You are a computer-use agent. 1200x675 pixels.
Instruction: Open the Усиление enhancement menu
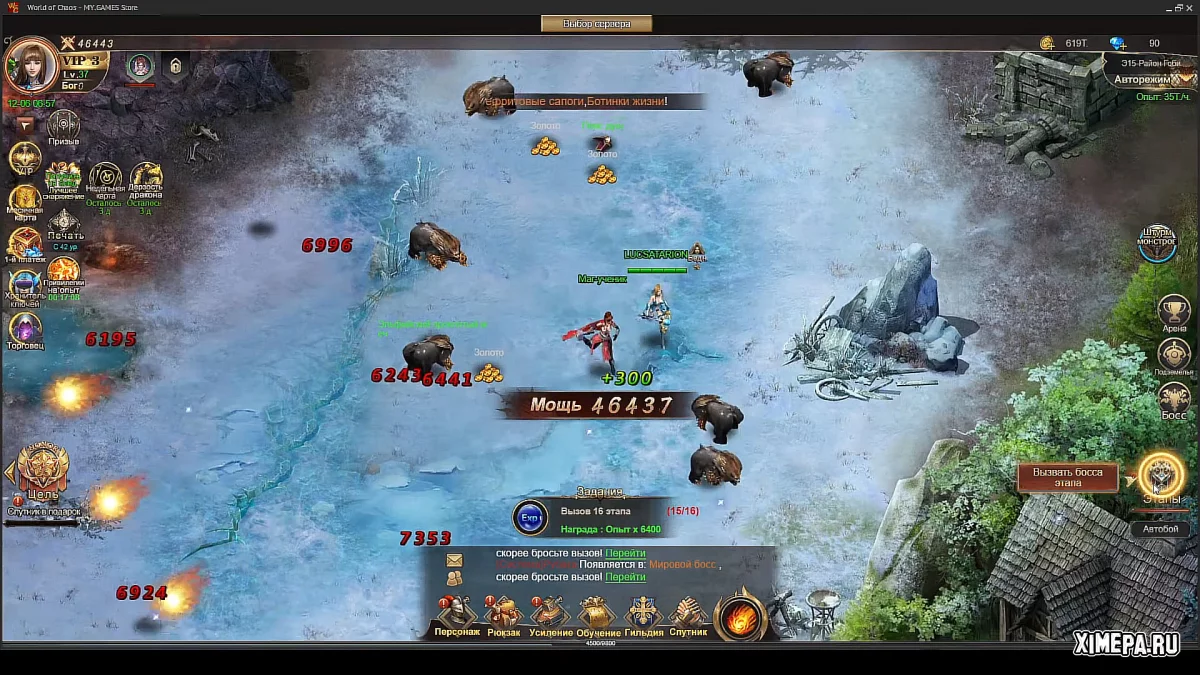pyautogui.click(x=551, y=615)
